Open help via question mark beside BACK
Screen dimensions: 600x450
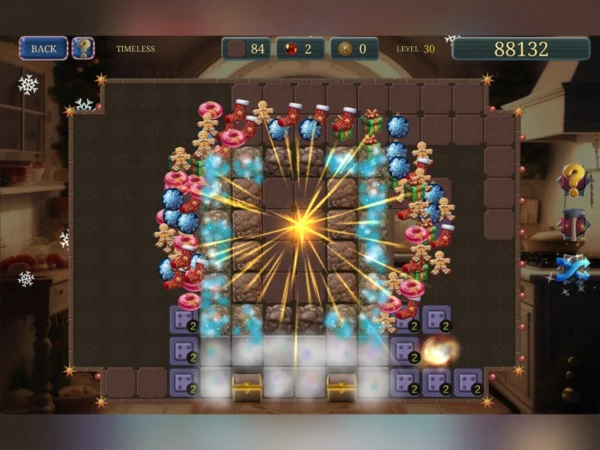[x=83, y=48]
